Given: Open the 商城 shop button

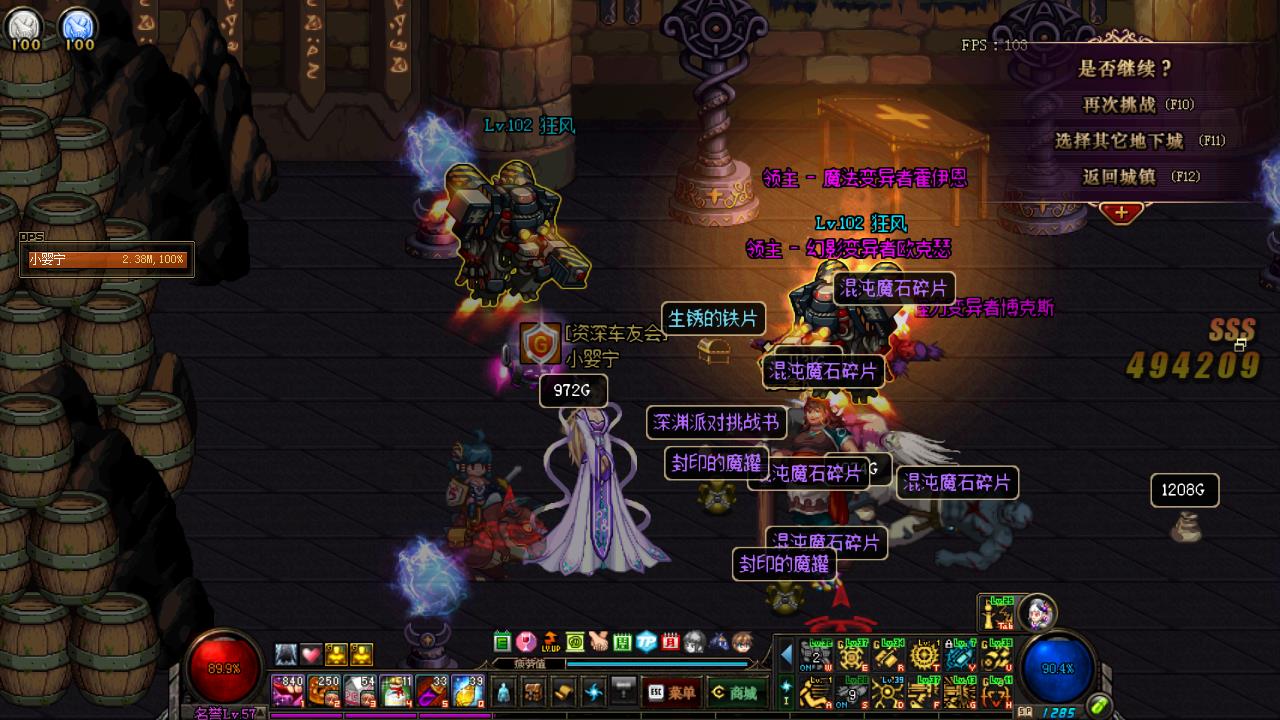Looking at the screenshot, I should click(735, 692).
